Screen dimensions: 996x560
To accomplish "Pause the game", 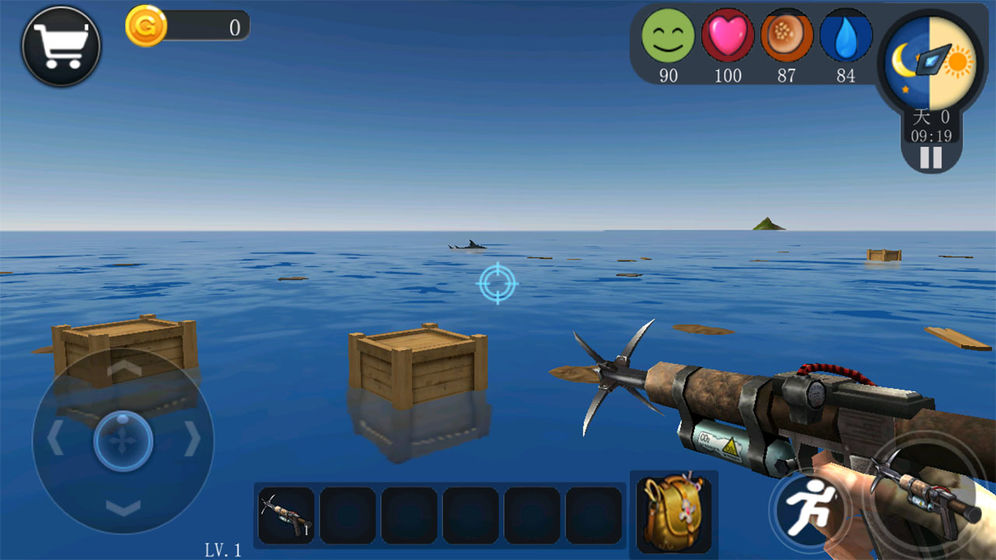I will tap(931, 157).
